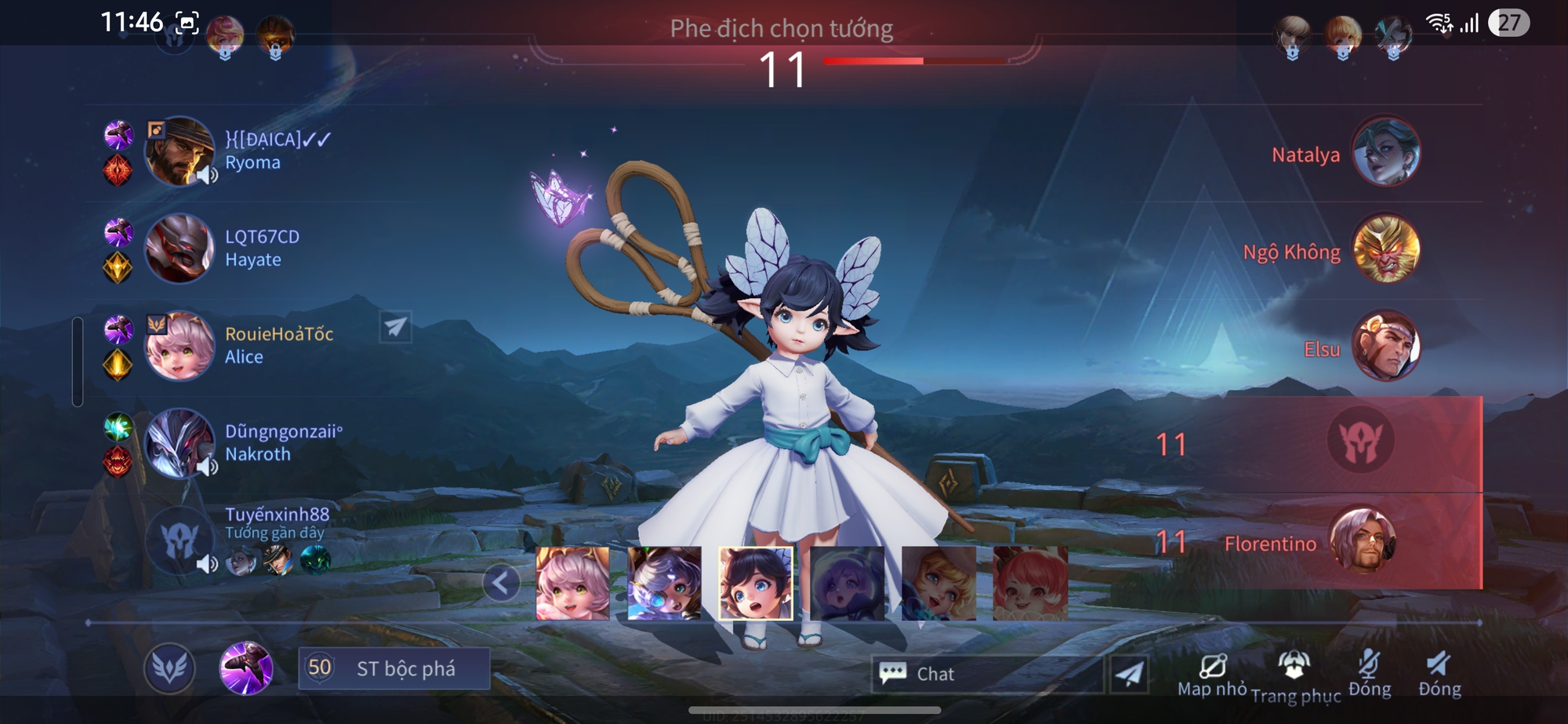
Task: Open the winged emblem button at bottom left
Action: (169, 668)
